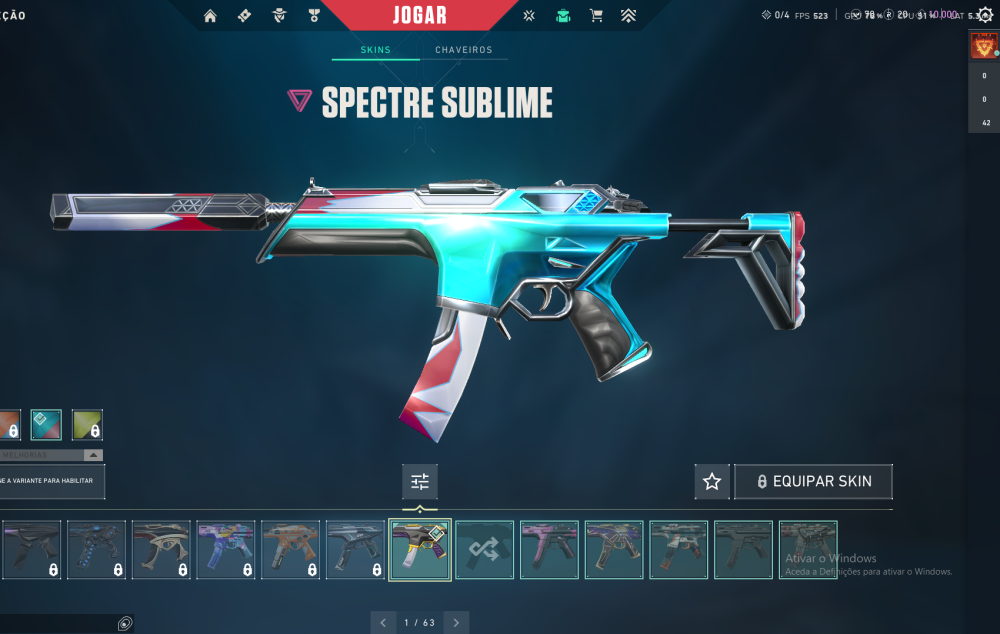Select the Skins tab
Image resolution: width=1000 pixels, height=634 pixels.
pyautogui.click(x=375, y=50)
